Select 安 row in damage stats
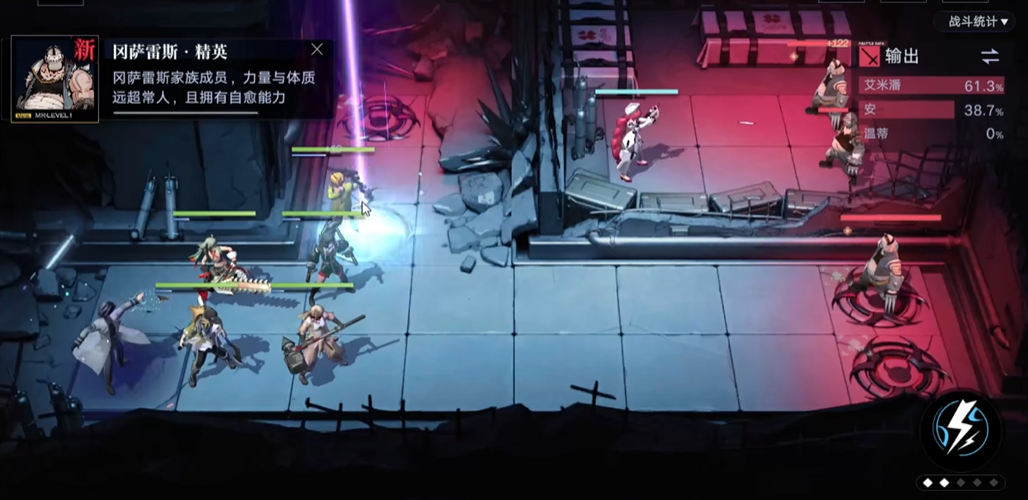1028x500 pixels. point(932,110)
